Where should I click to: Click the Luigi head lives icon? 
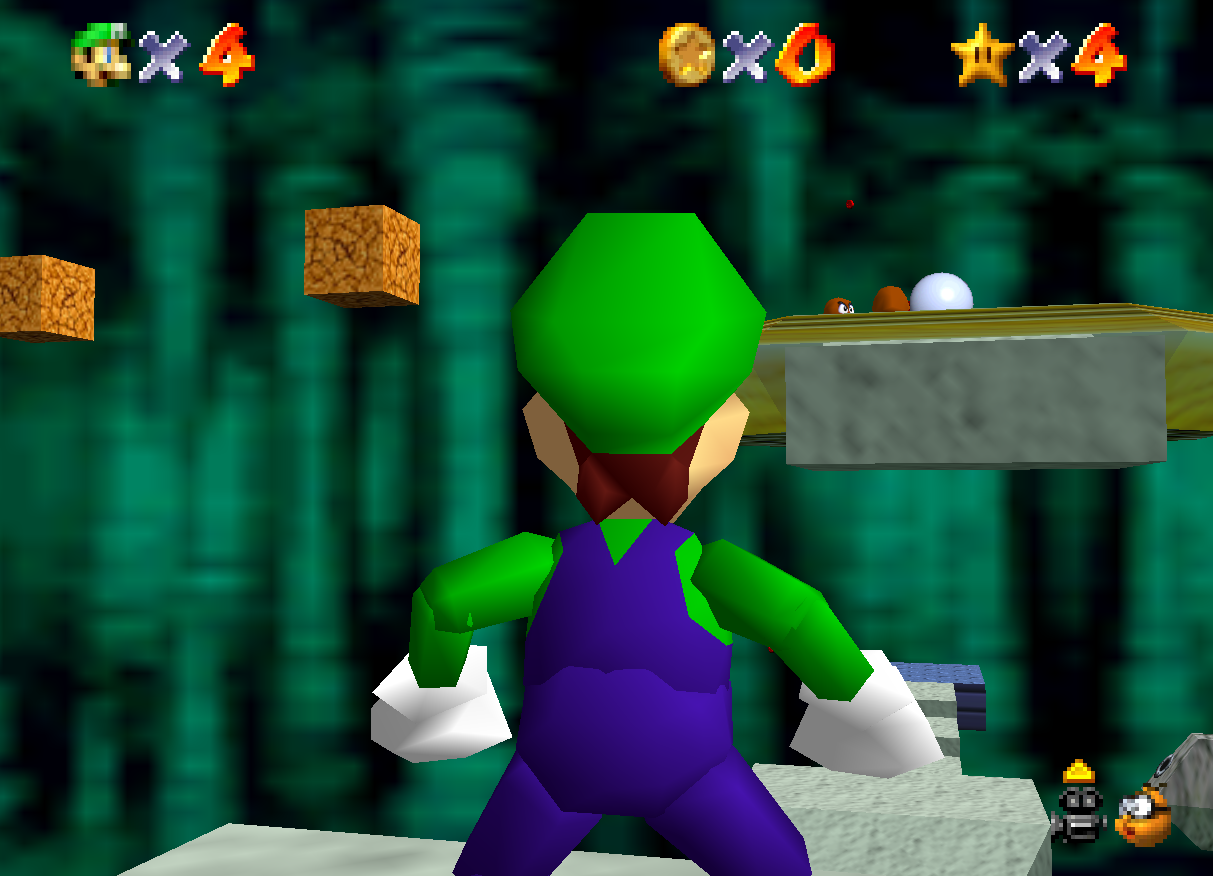[101, 54]
